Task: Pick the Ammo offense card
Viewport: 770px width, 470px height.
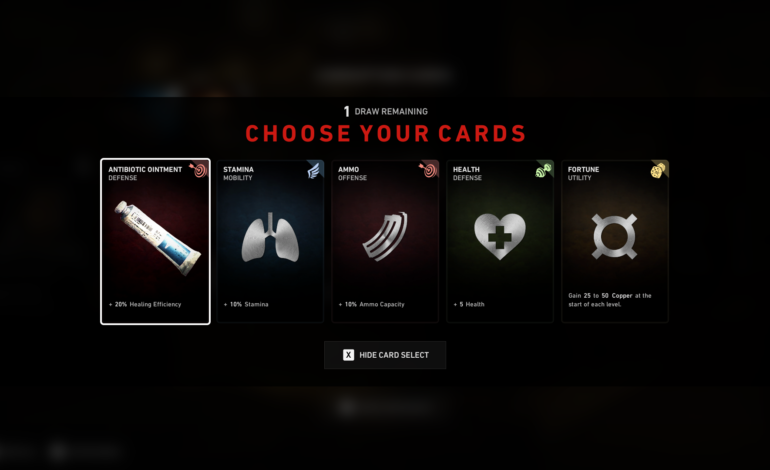Action: [x=385, y=241]
